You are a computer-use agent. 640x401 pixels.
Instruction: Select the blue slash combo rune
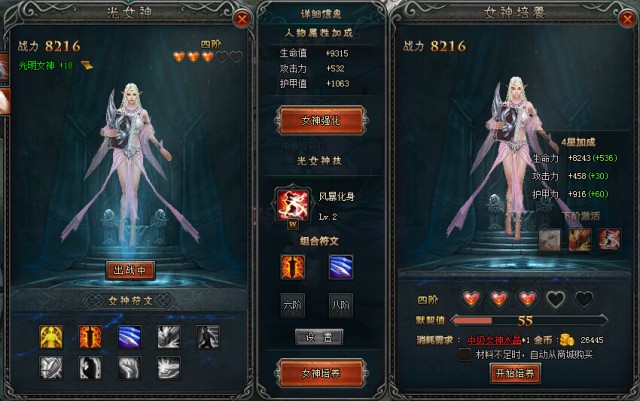340,267
